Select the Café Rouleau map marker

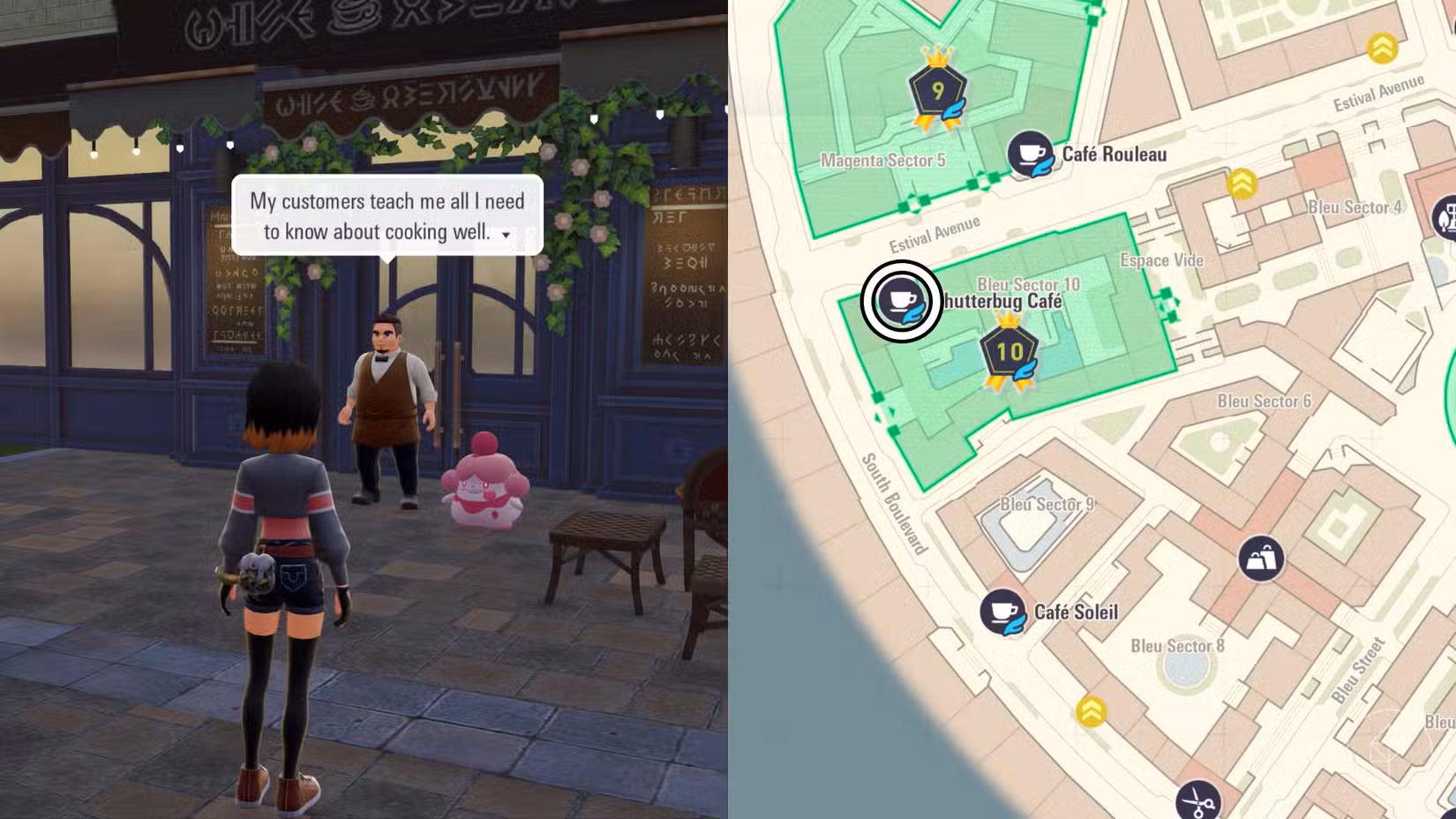(1029, 154)
